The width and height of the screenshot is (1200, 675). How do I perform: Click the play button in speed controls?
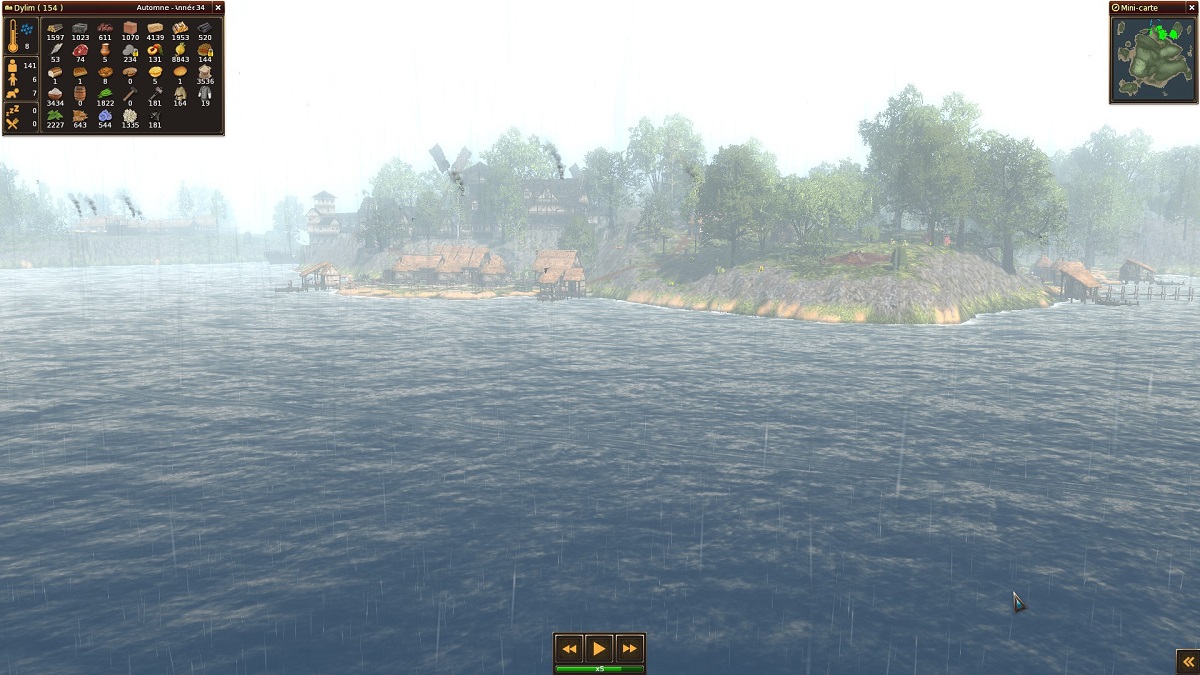[x=599, y=648]
